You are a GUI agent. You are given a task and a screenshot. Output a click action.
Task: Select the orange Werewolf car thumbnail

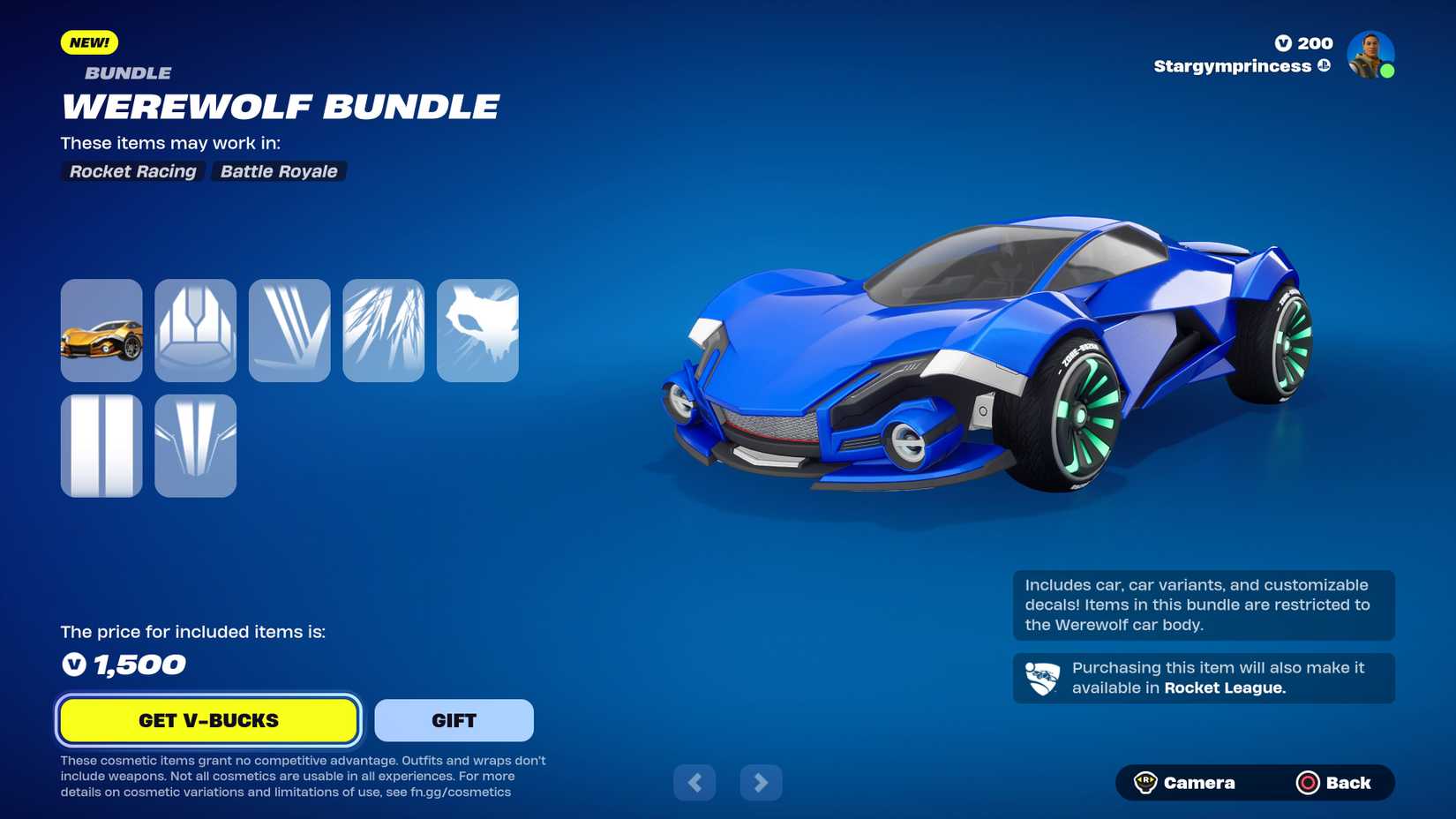click(x=101, y=330)
